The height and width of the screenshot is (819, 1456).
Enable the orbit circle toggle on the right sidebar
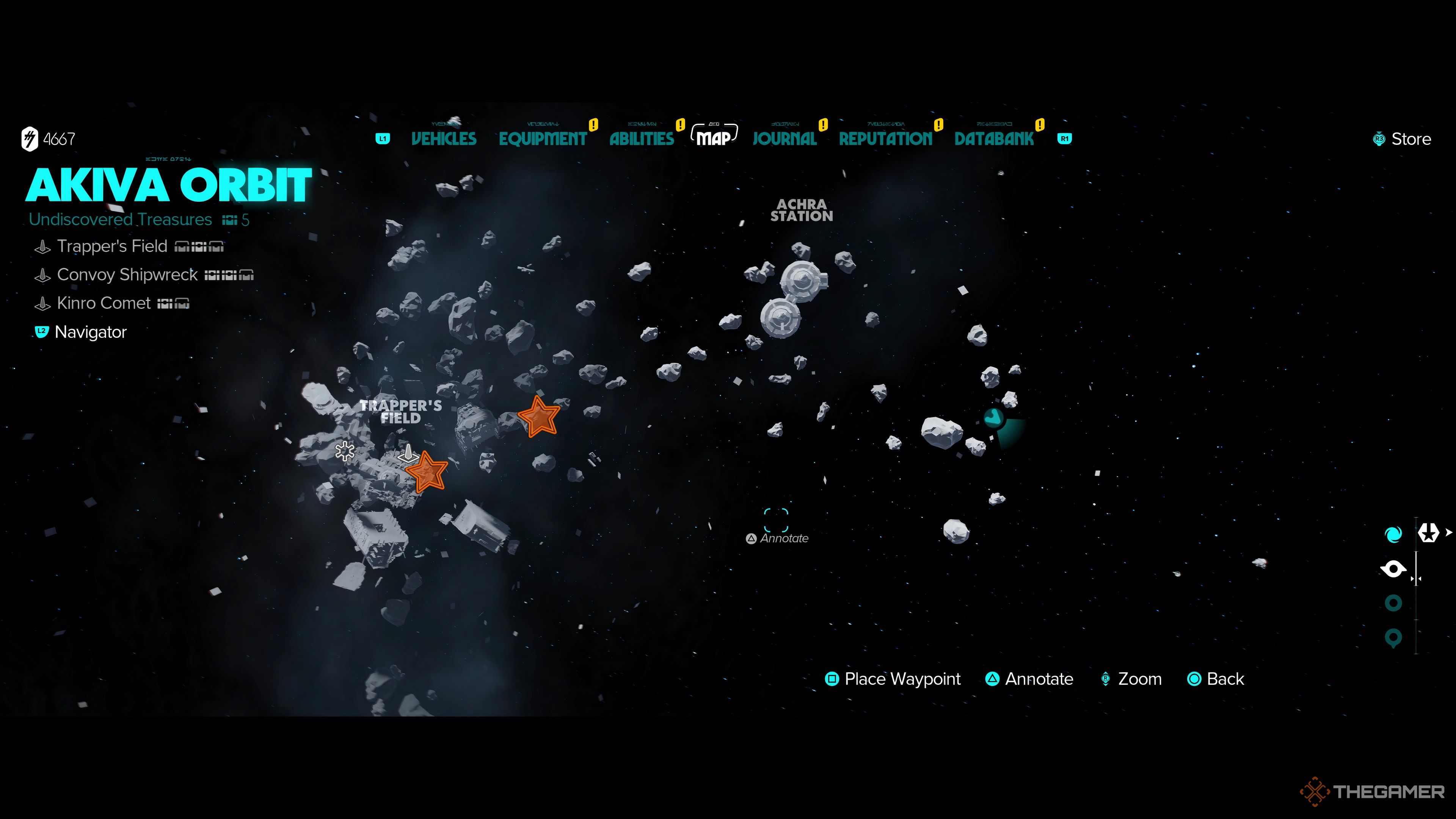[1393, 603]
